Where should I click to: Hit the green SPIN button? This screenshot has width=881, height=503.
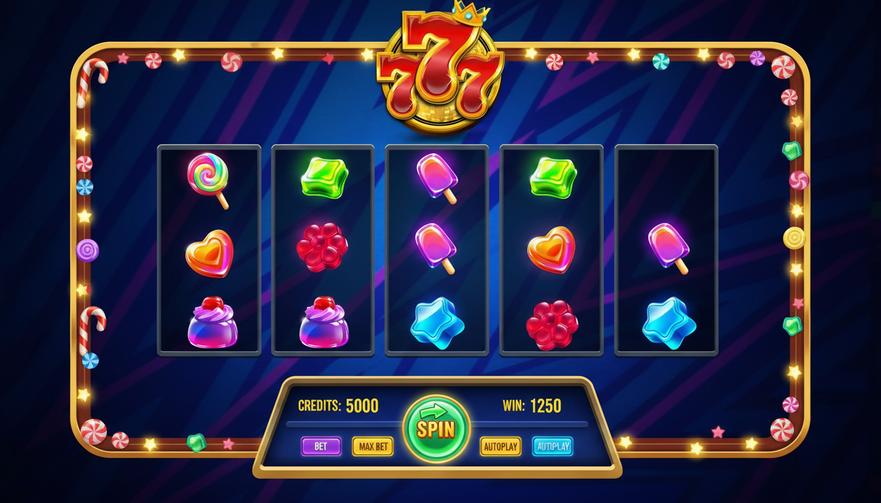[436, 430]
